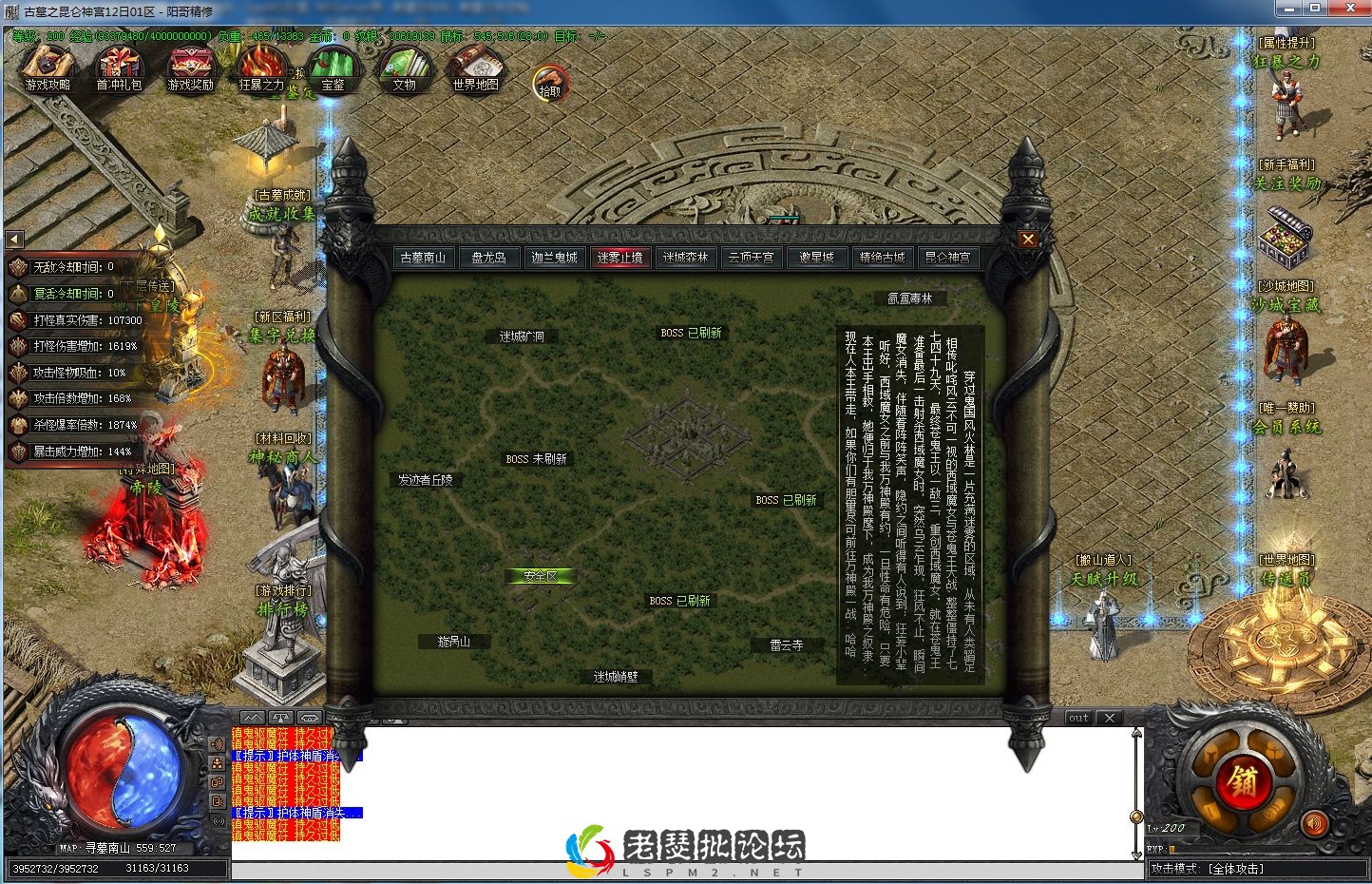
Task: Collapse the left stats panel with its arrow
Action: pyautogui.click(x=13, y=240)
